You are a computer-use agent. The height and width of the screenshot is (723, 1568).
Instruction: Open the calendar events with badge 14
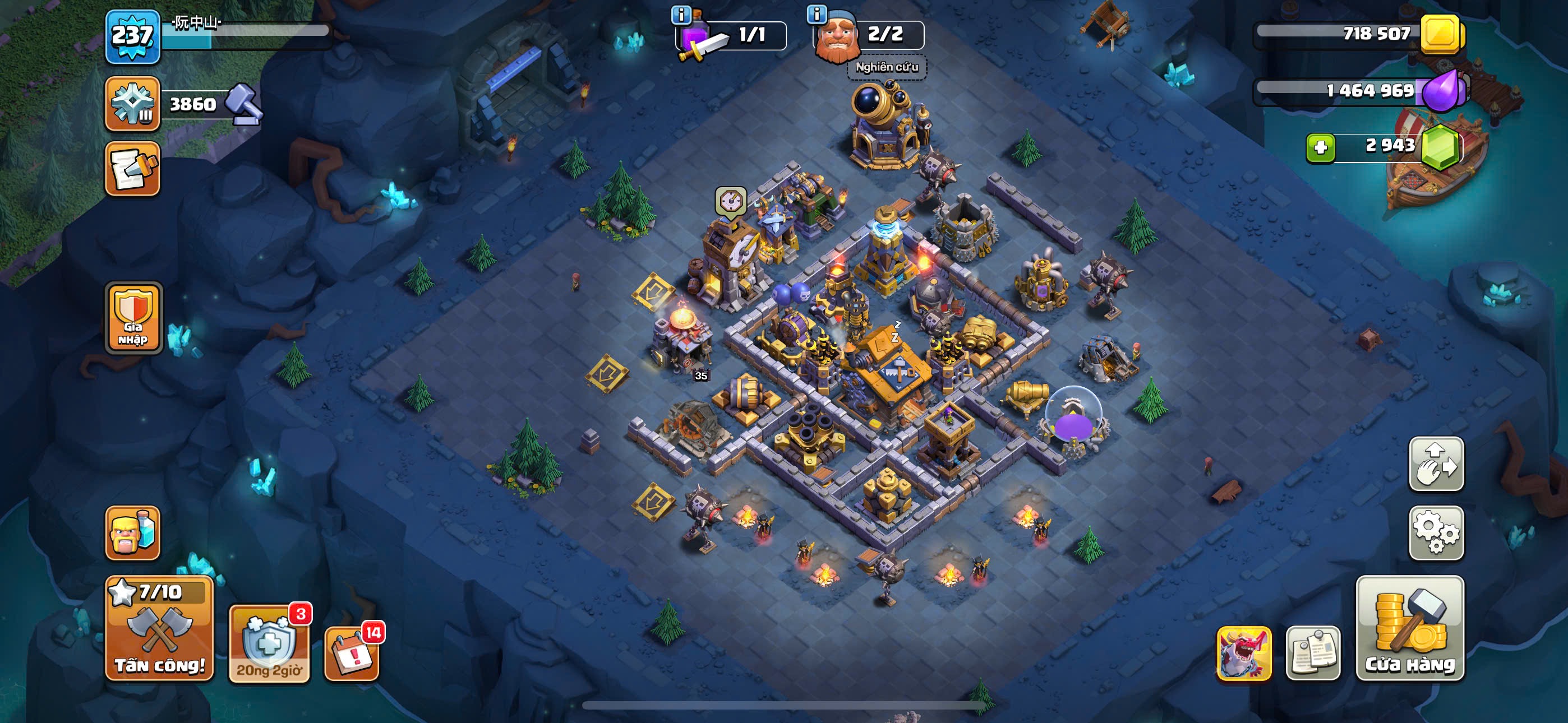352,652
